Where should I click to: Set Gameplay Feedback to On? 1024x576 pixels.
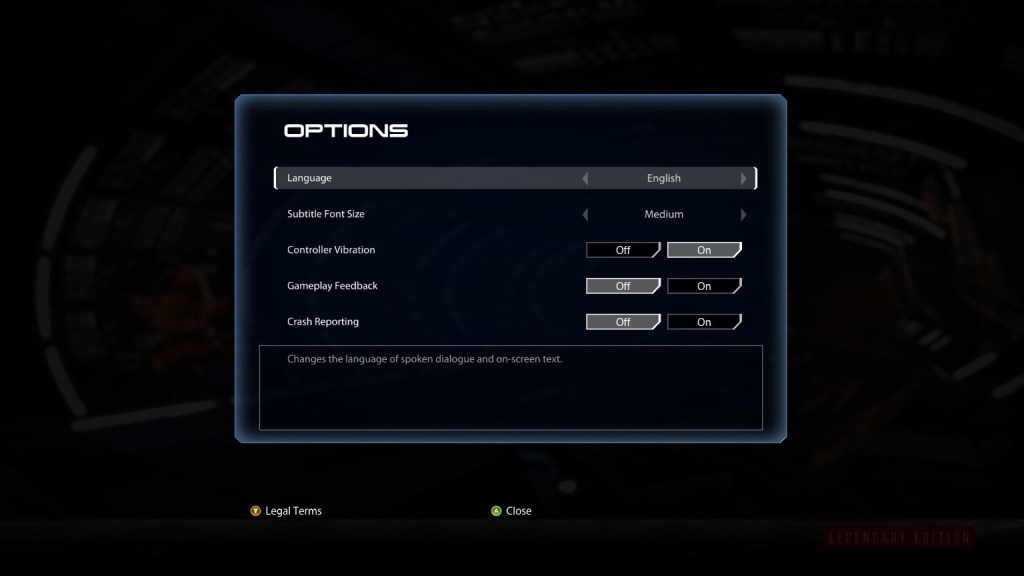point(704,286)
